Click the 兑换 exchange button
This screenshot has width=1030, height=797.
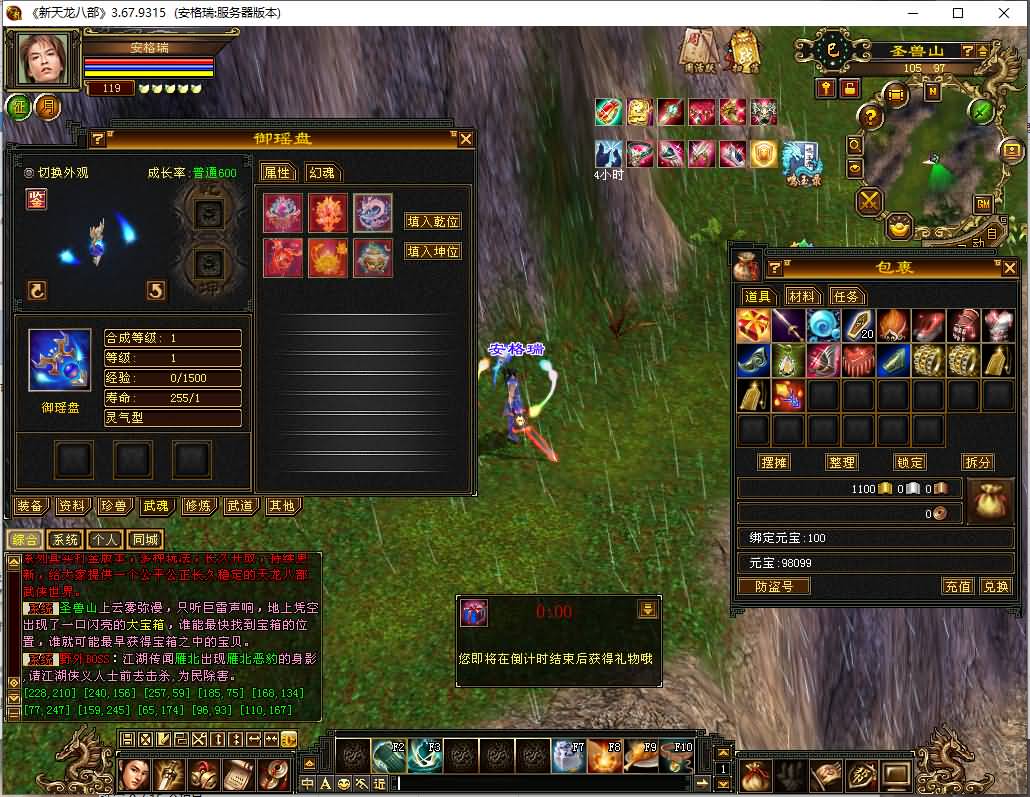(x=994, y=586)
